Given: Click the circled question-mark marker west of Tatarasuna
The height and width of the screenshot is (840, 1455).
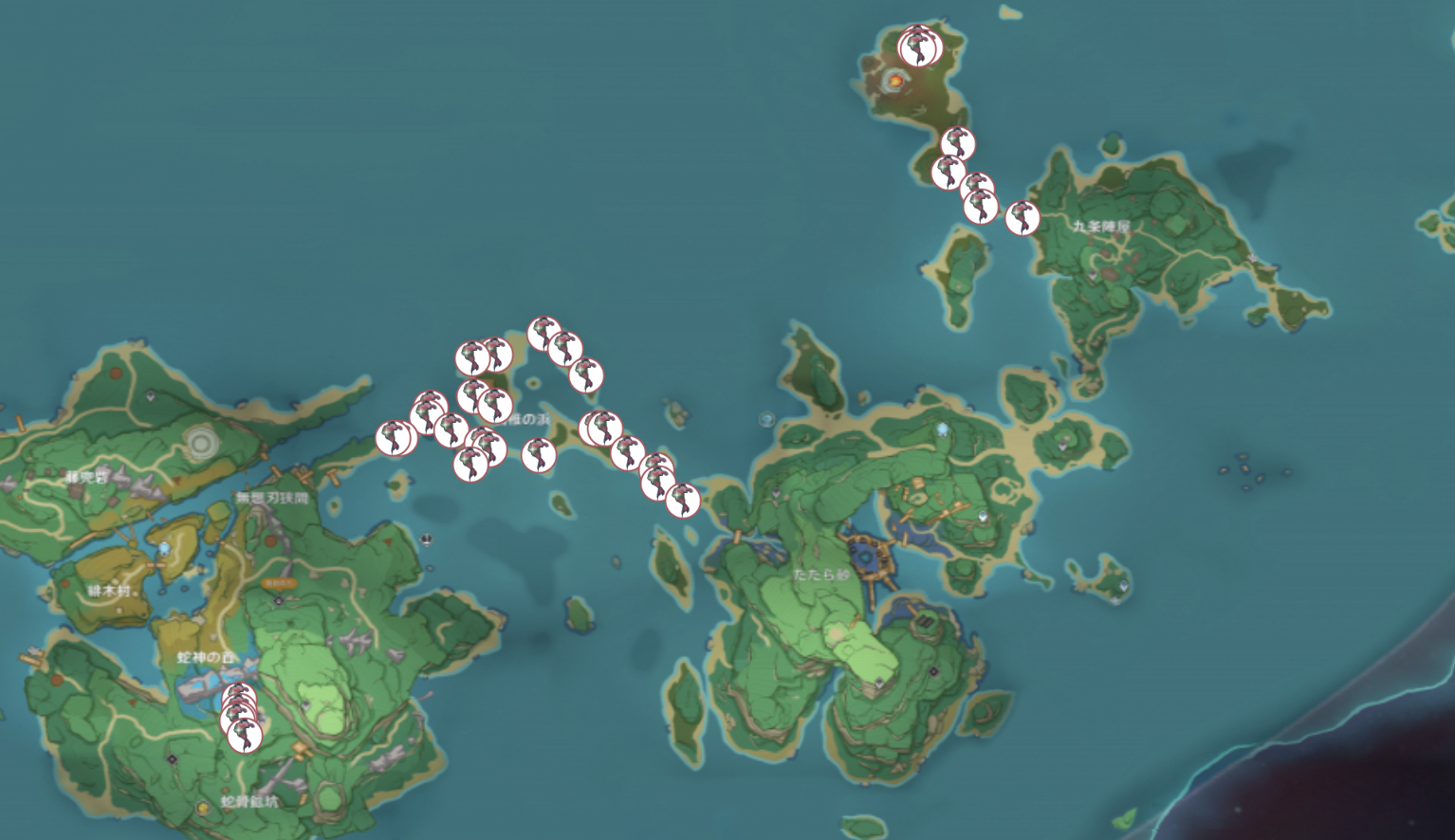Looking at the screenshot, I should [x=767, y=419].
